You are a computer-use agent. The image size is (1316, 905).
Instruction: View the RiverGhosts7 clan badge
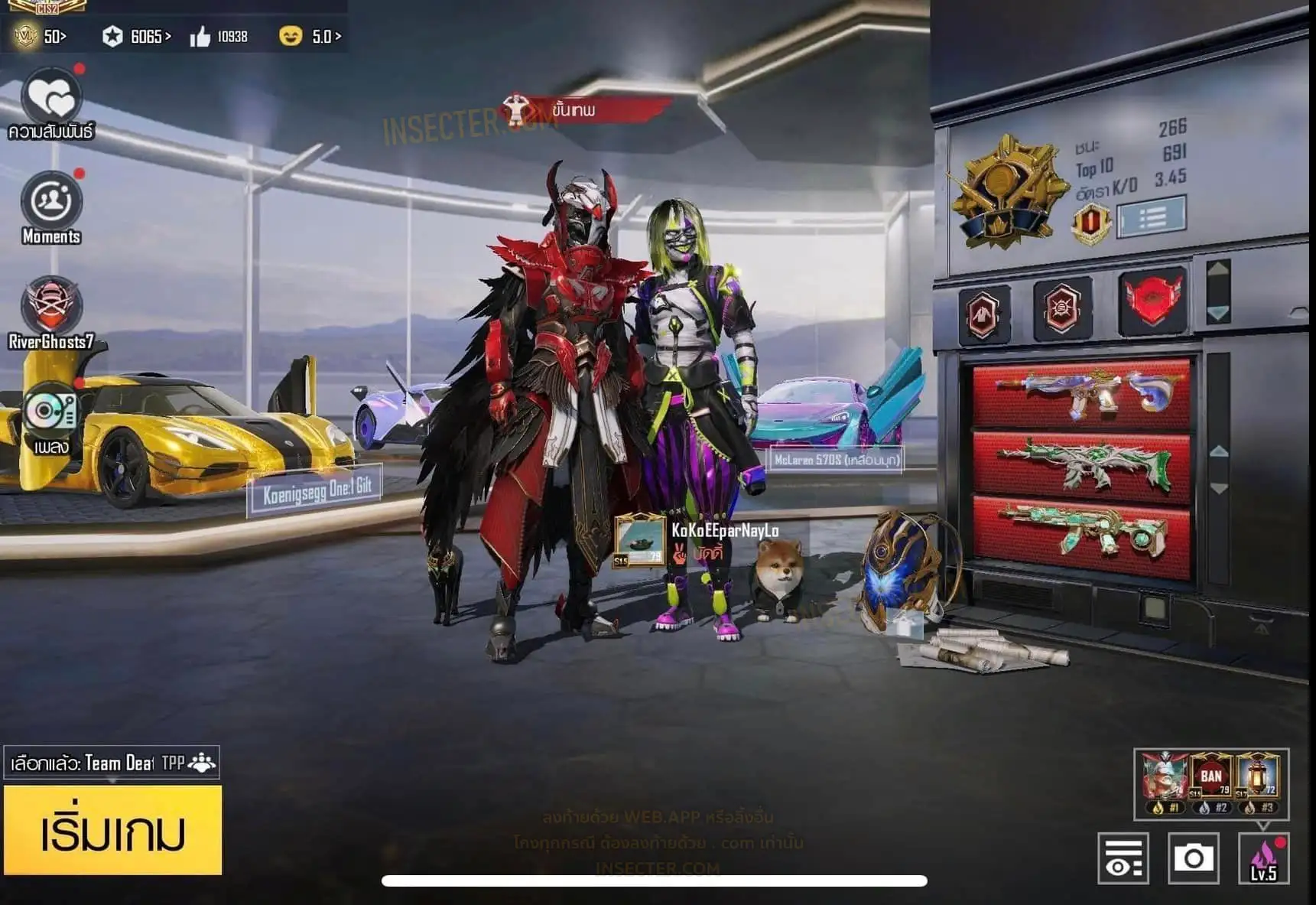50,305
